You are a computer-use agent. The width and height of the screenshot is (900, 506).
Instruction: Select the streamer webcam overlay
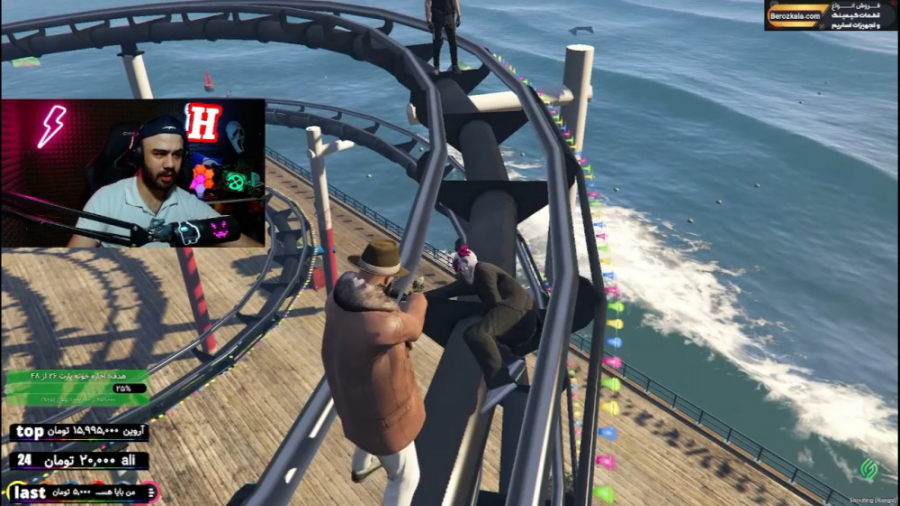tap(133, 172)
